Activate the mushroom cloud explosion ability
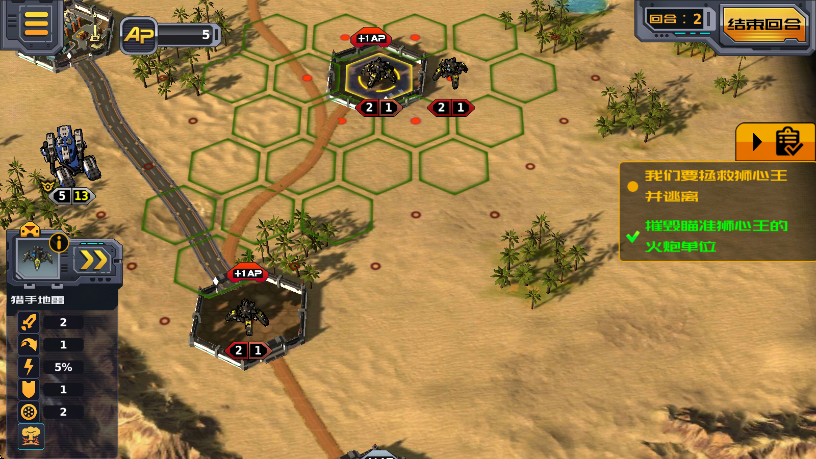816x459 pixels. [x=31, y=435]
